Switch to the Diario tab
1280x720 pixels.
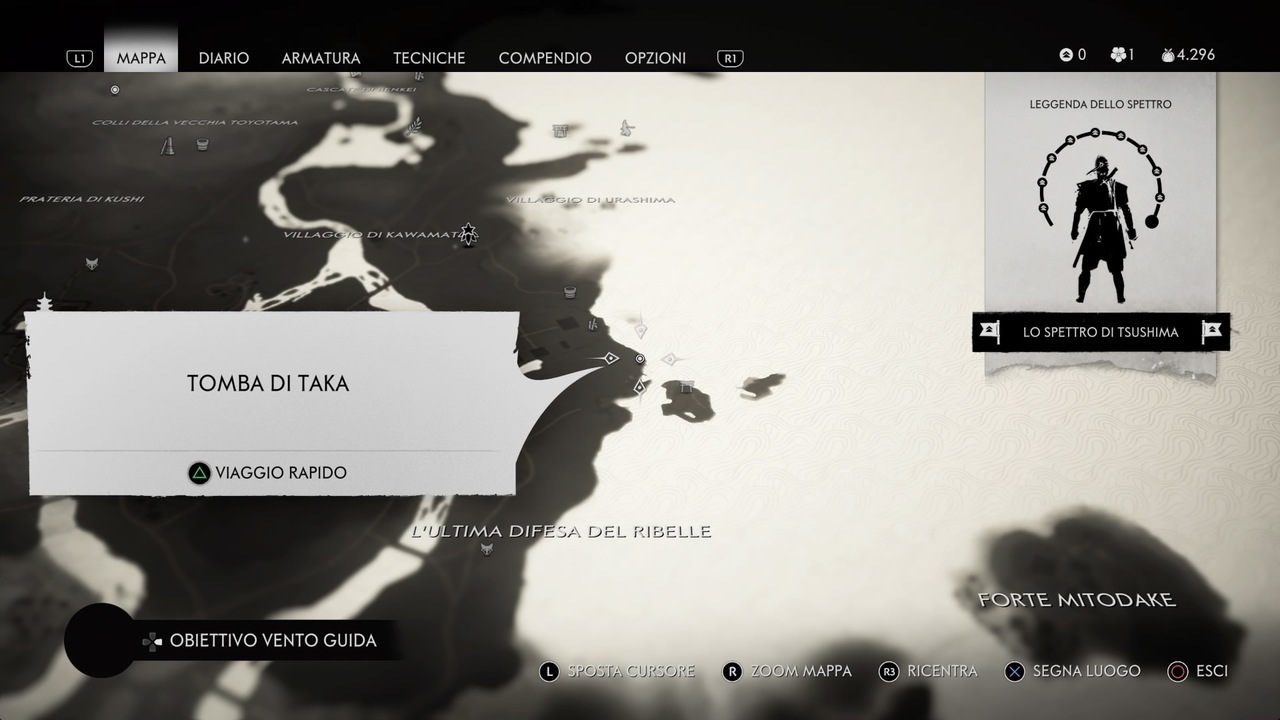pyautogui.click(x=223, y=58)
